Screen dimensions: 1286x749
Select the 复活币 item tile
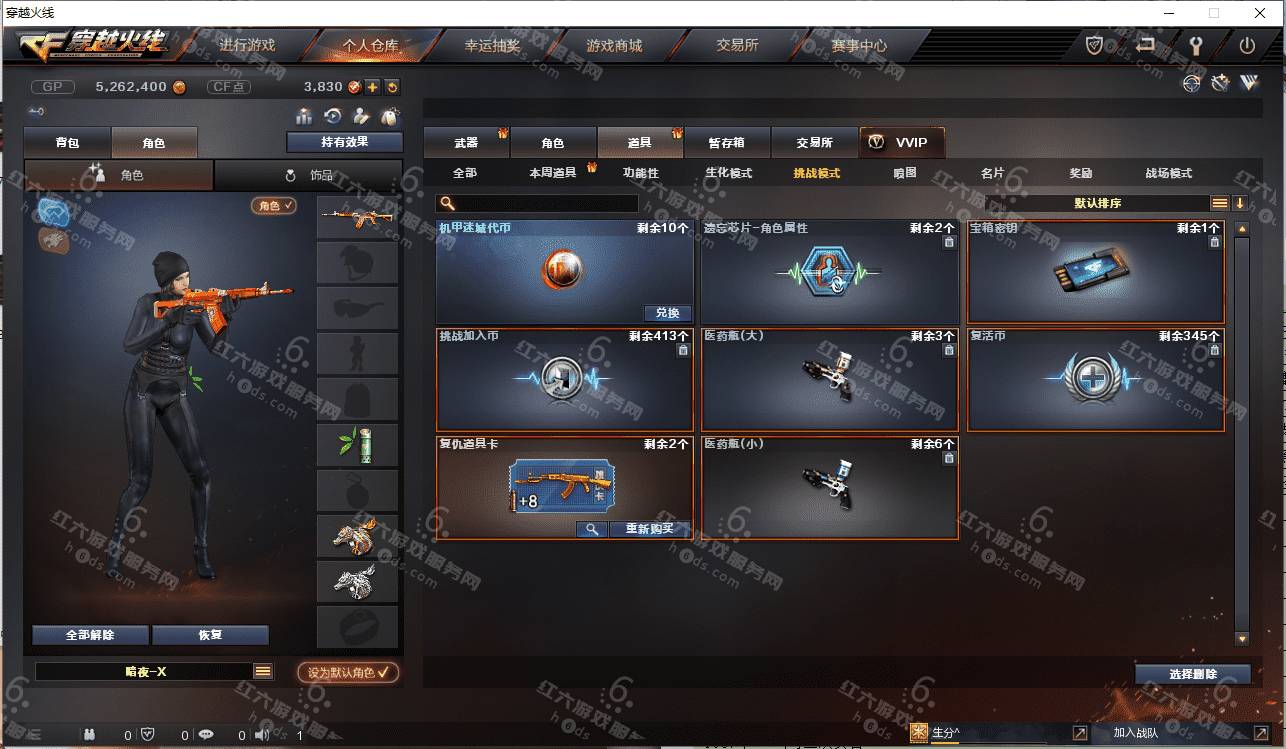[1095, 380]
